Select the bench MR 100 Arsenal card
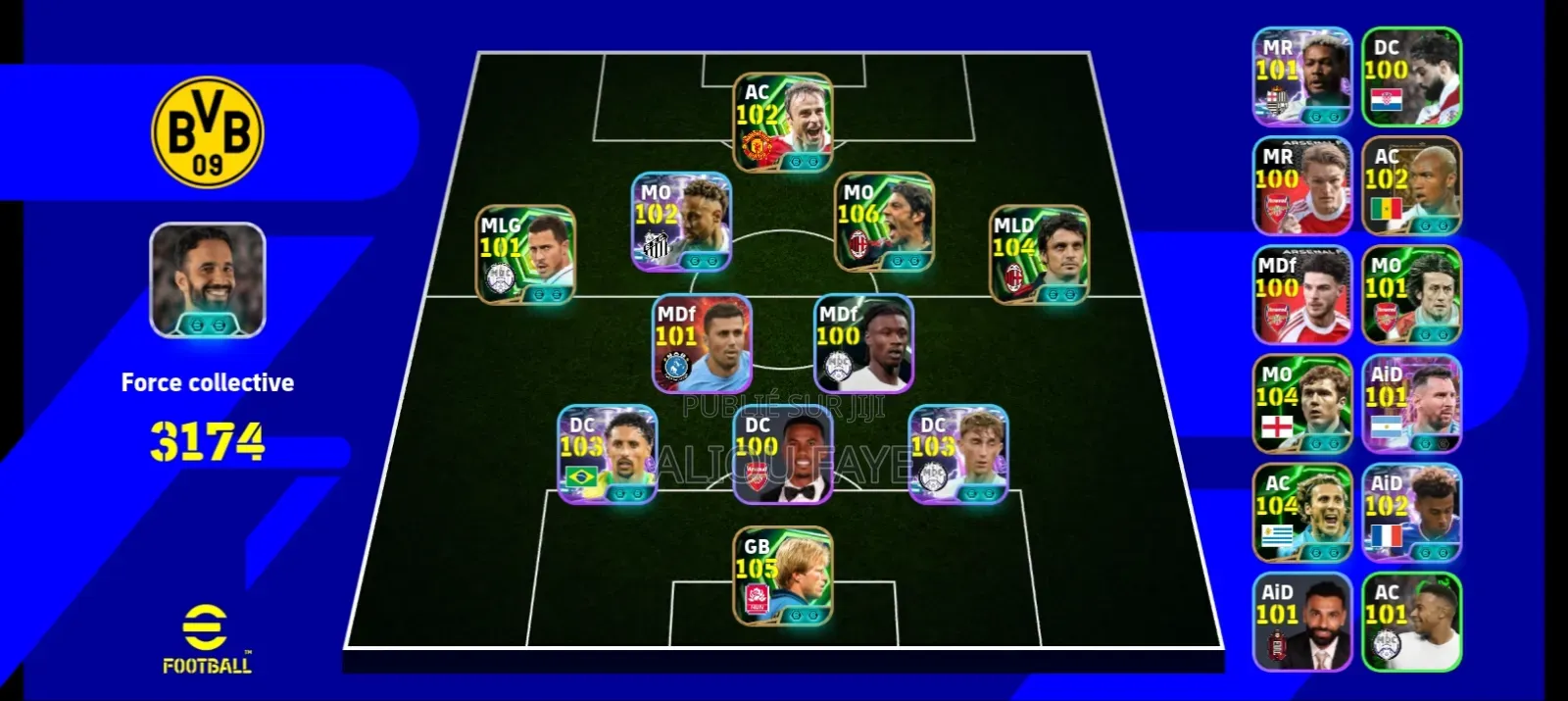1568x701 pixels. tap(1302, 186)
